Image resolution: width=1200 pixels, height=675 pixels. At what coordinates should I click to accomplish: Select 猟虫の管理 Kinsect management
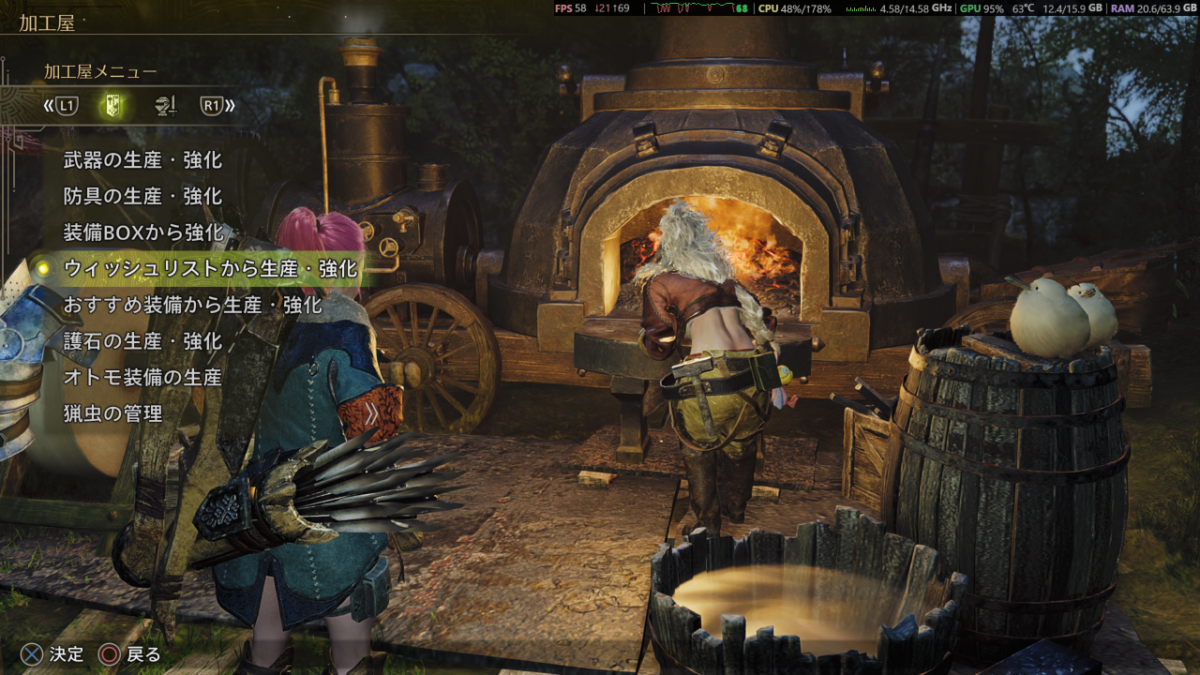pos(112,413)
